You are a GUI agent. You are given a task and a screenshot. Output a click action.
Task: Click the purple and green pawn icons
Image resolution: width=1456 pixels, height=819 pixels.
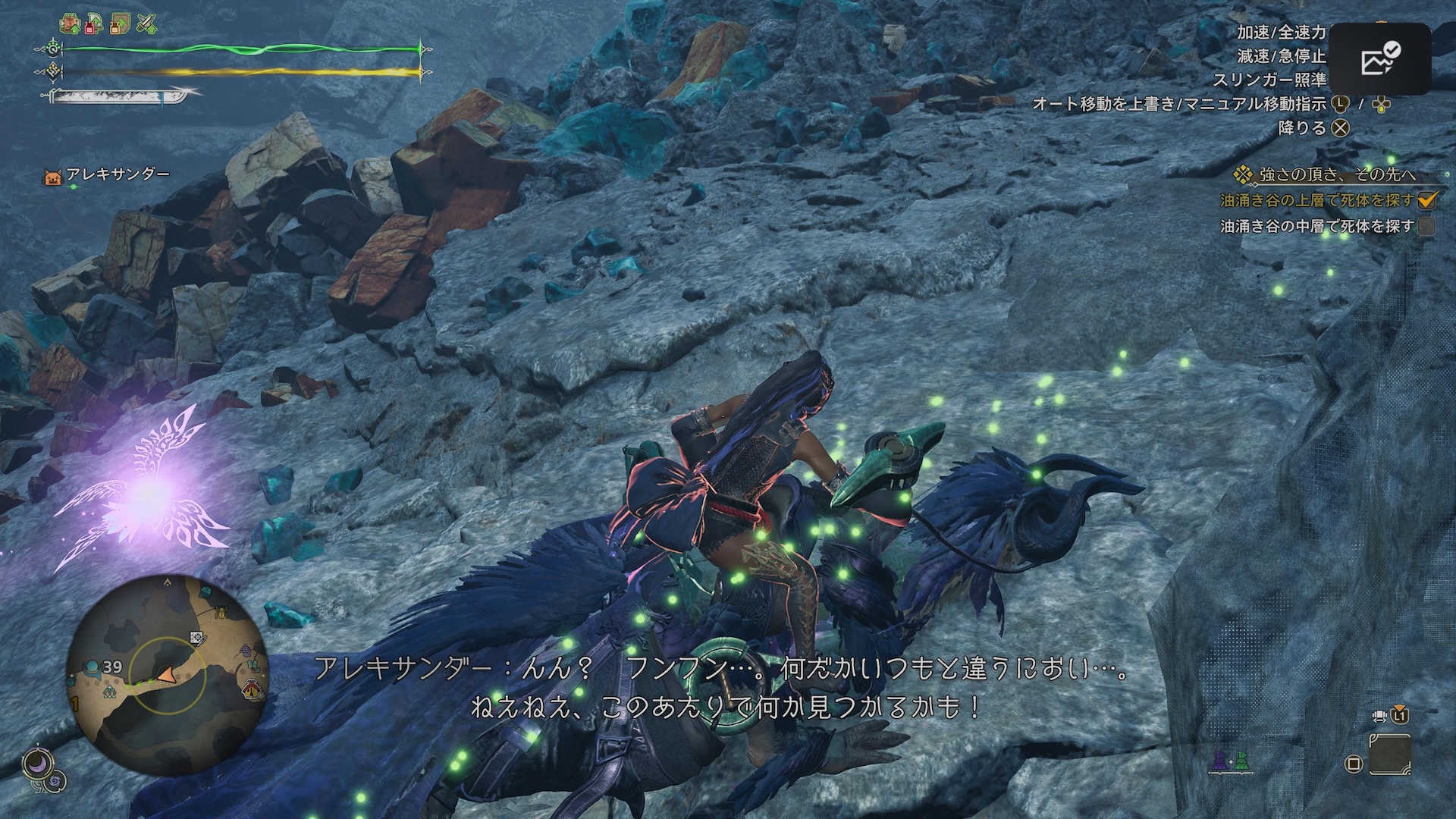click(x=1230, y=761)
